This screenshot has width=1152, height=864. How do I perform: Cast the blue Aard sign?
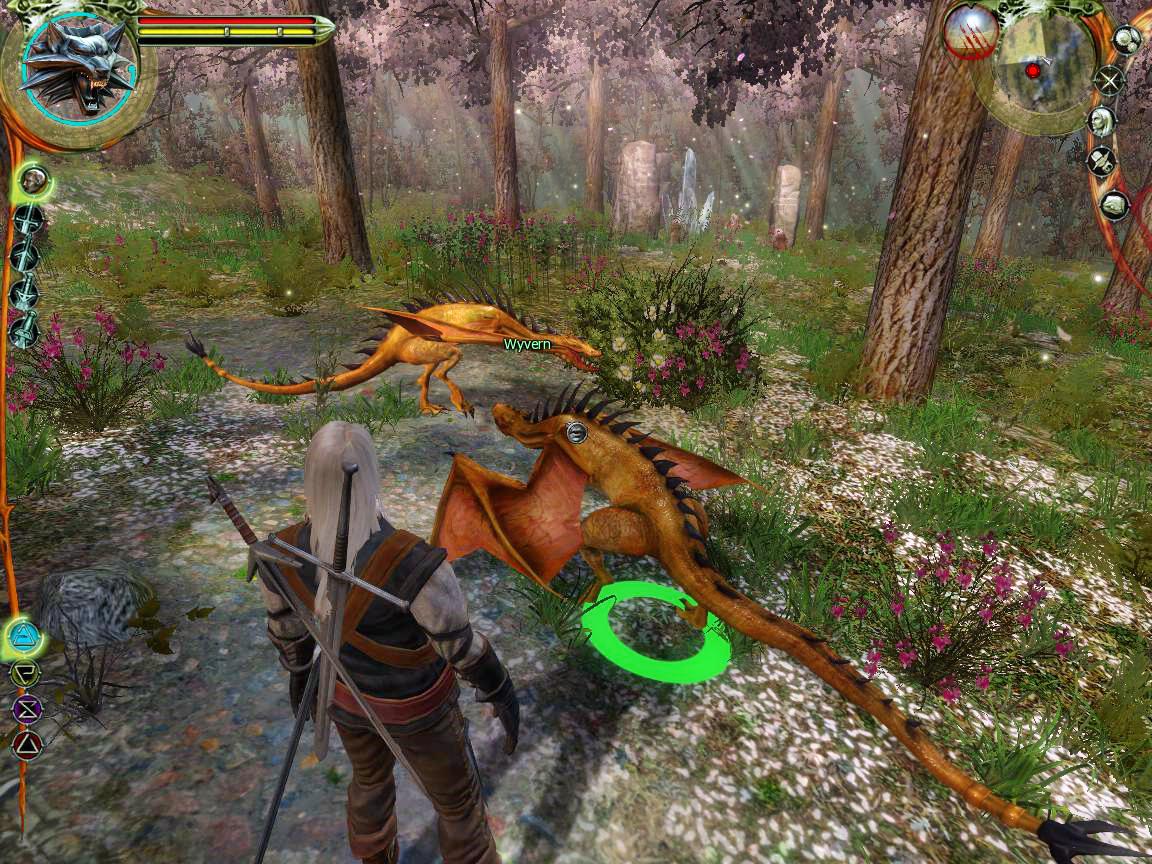[x=22, y=634]
